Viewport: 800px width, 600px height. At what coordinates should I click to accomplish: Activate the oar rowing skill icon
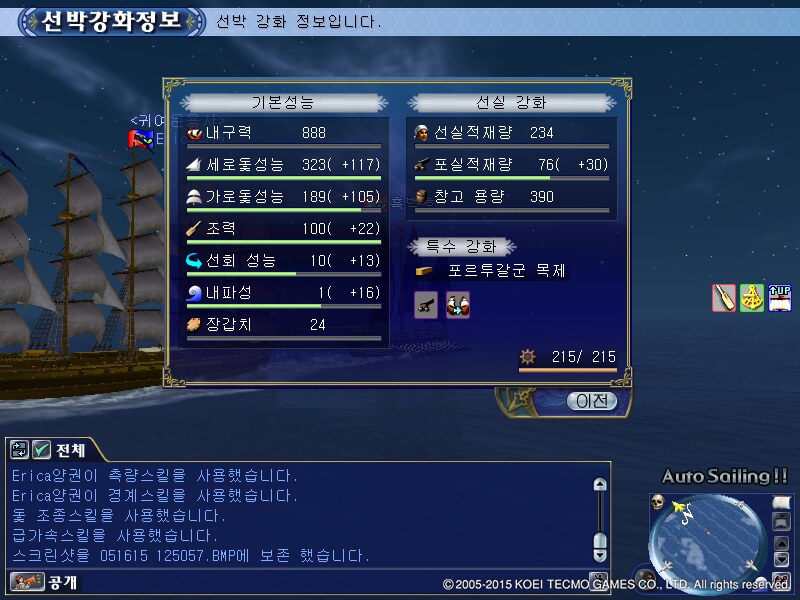pyautogui.click(x=724, y=298)
